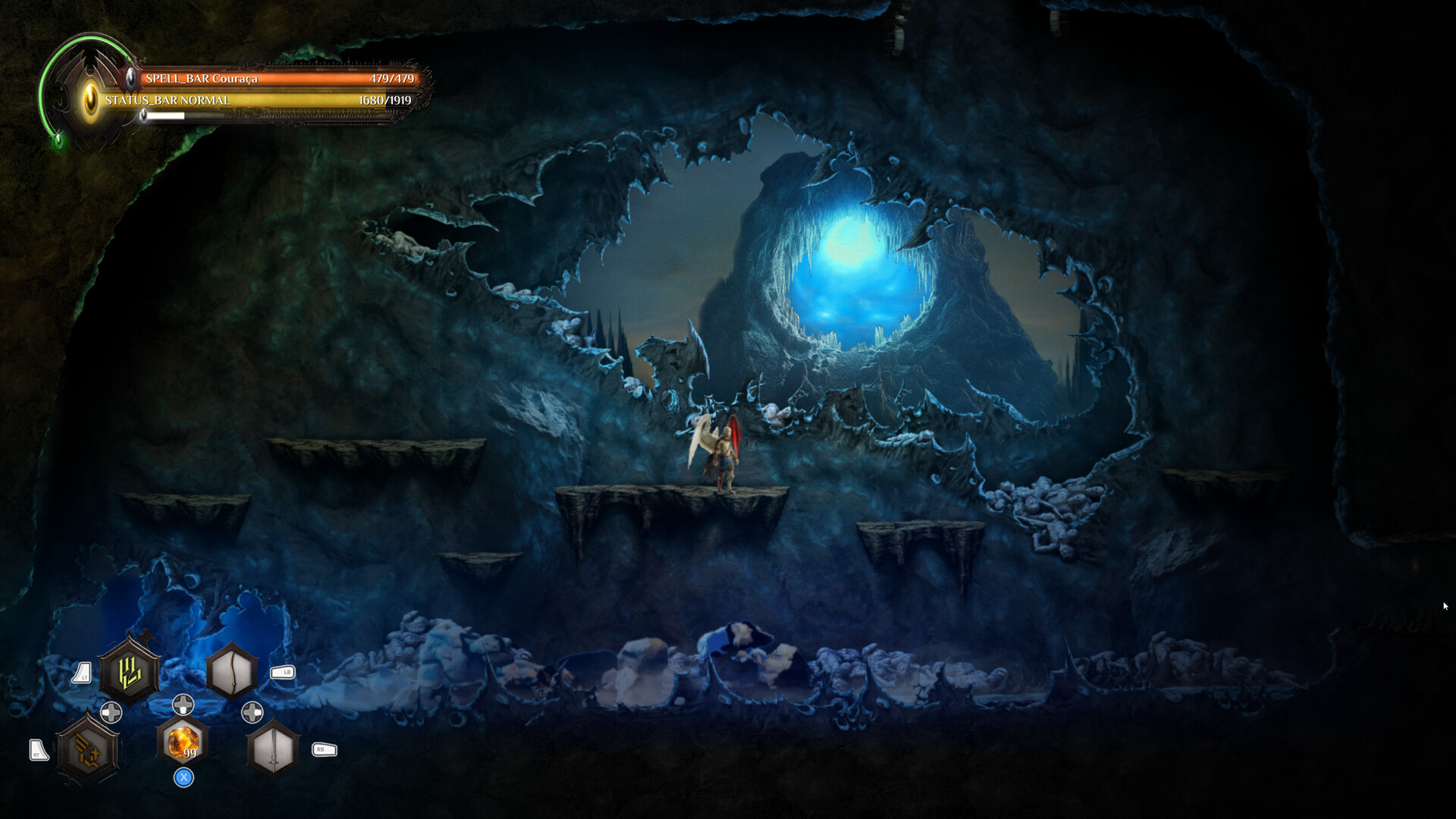Viewport: 1456px width, 819px height.
Task: Click the glowing eye emblem on the health orb
Action: click(89, 98)
